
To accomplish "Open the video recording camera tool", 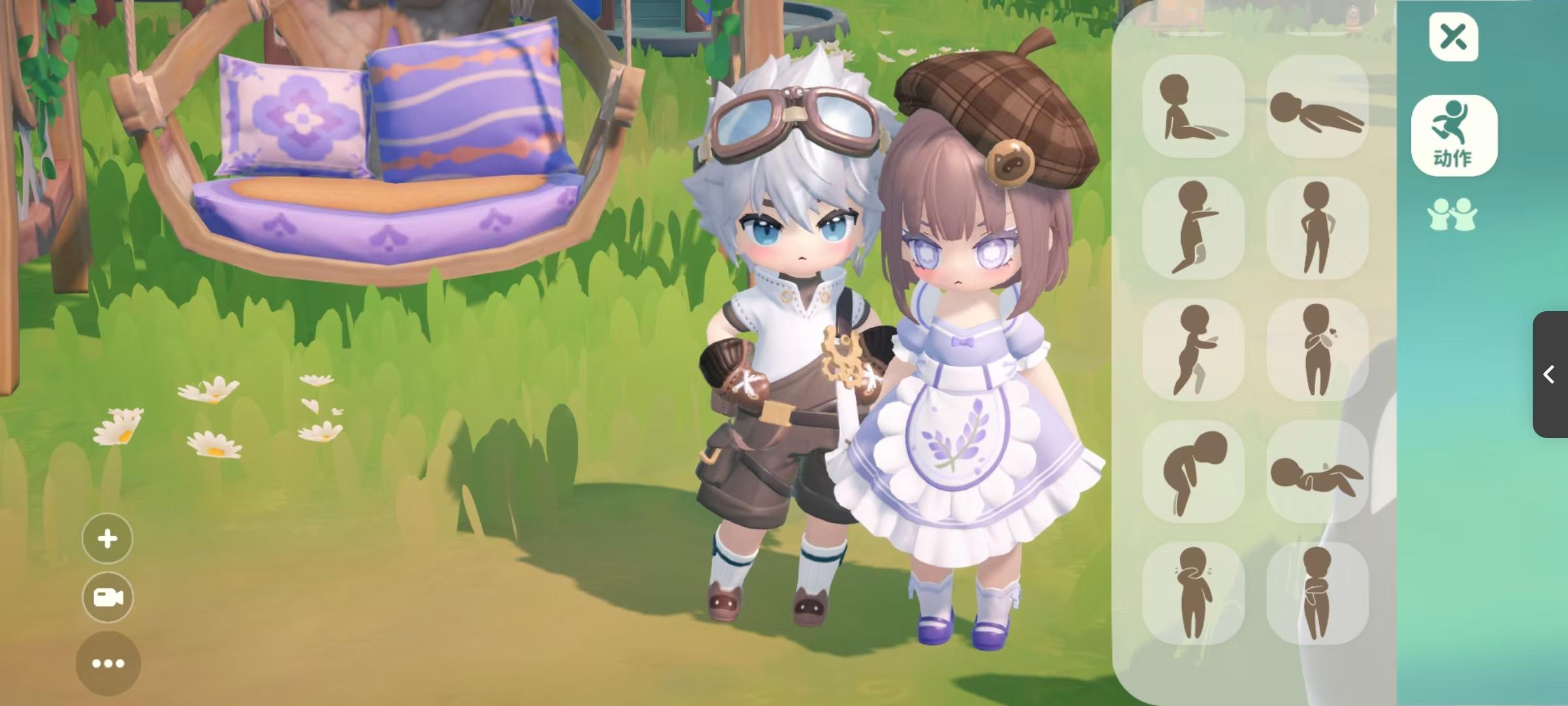I will click(x=108, y=597).
